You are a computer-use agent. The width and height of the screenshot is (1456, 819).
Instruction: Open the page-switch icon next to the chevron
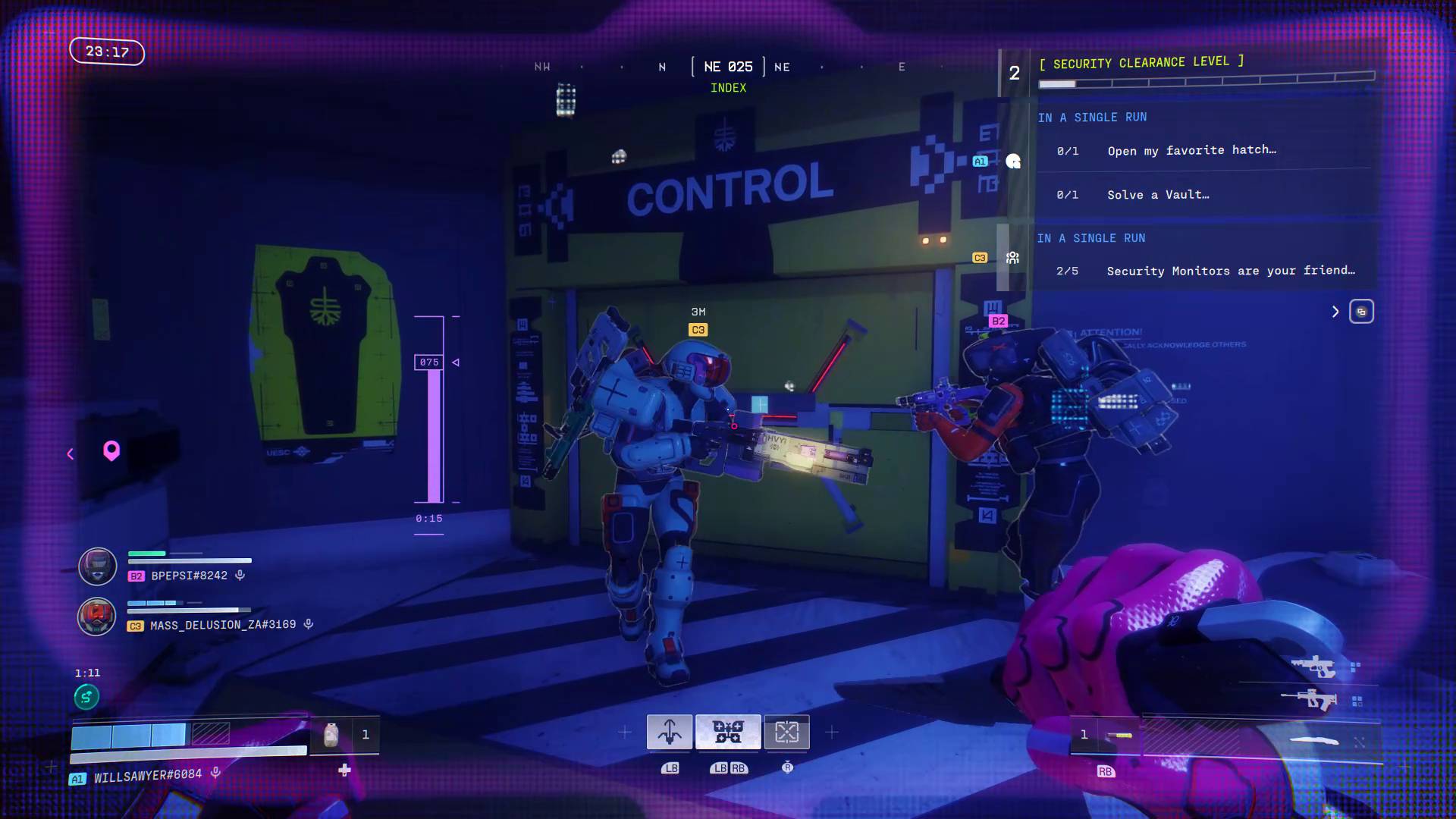tap(1362, 311)
